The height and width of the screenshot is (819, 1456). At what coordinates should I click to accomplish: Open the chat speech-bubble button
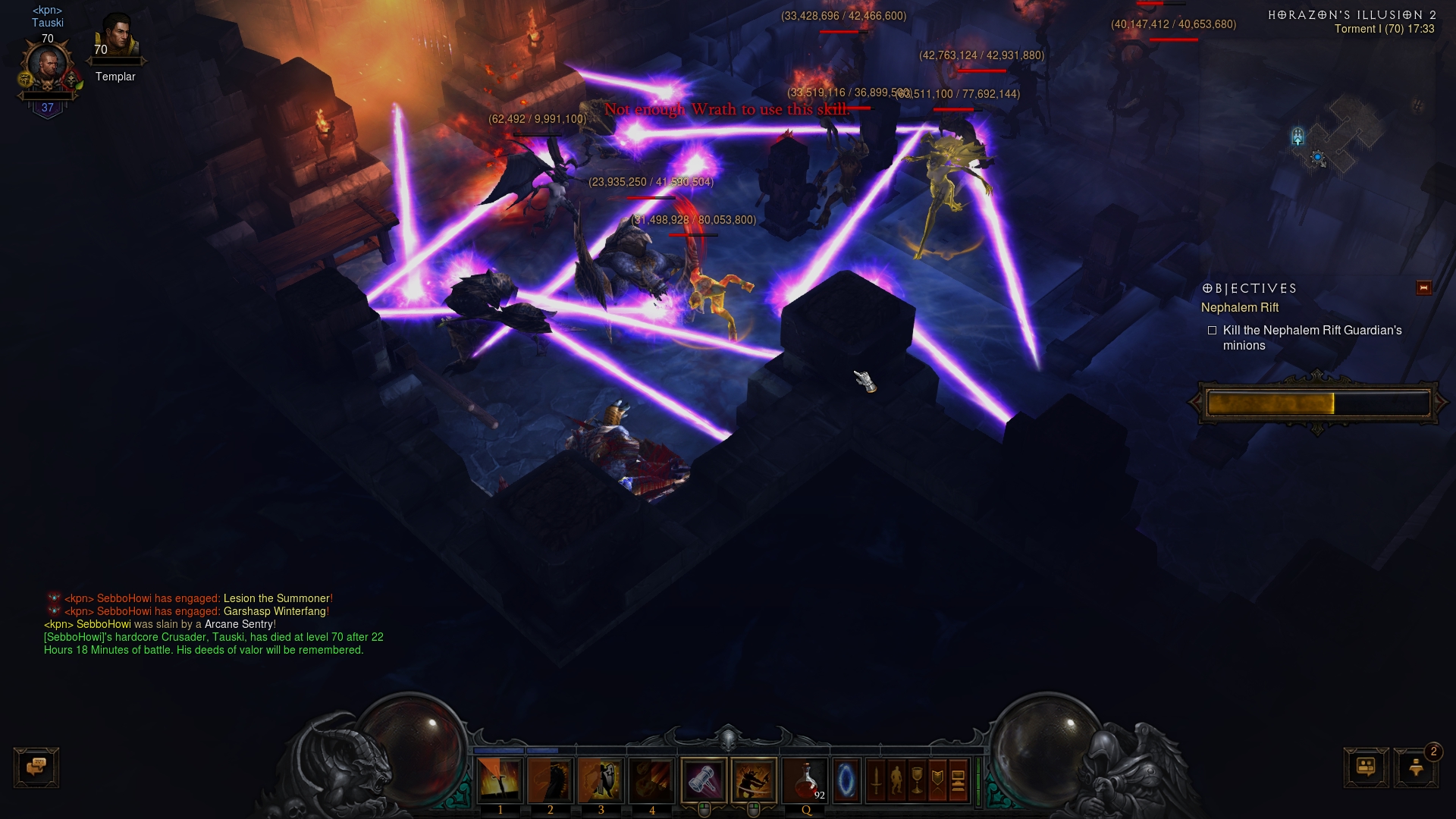(36, 767)
